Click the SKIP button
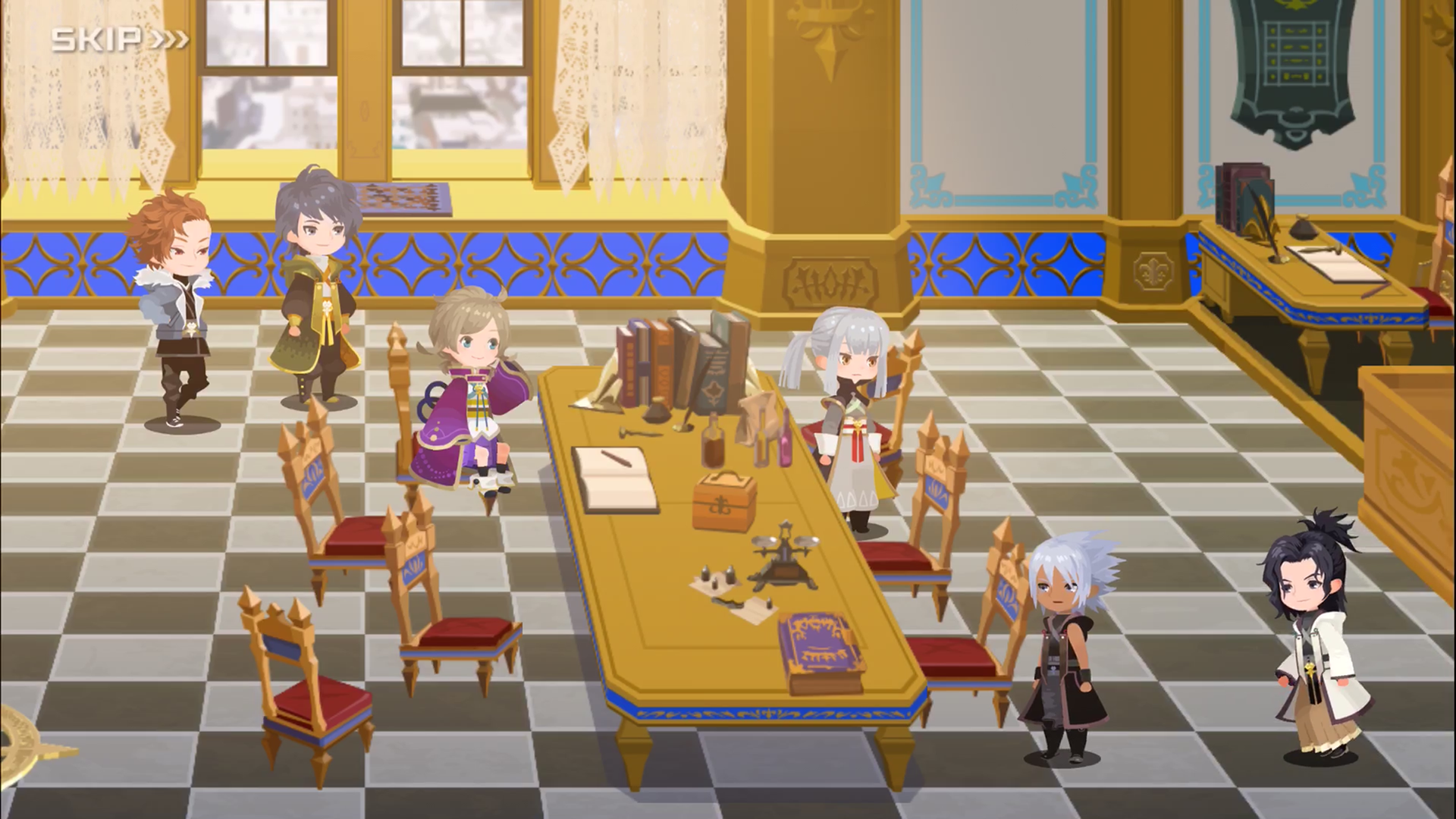Image resolution: width=1456 pixels, height=819 pixels. 99,36
